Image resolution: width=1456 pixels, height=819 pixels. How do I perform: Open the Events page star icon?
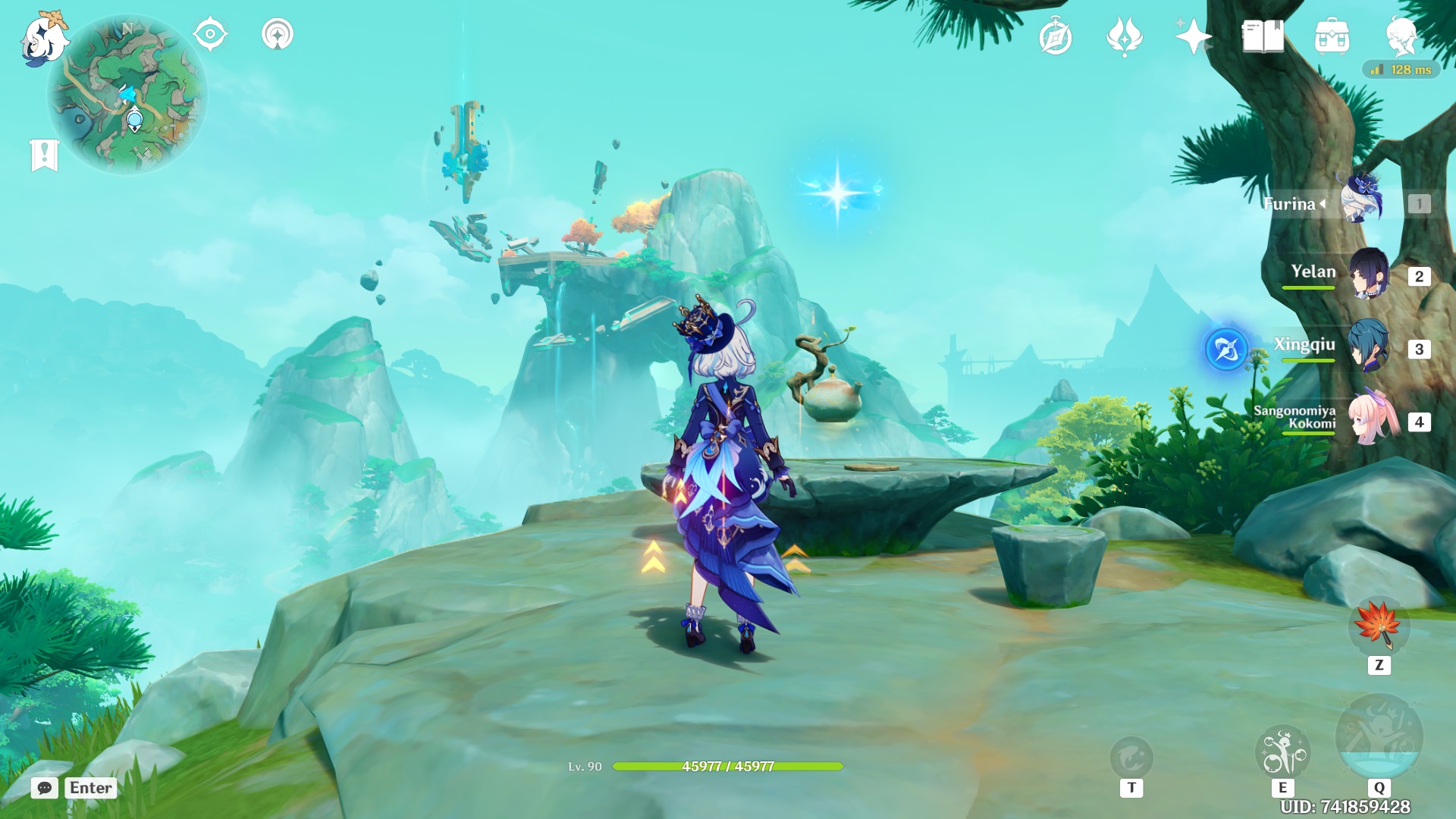point(1191,34)
